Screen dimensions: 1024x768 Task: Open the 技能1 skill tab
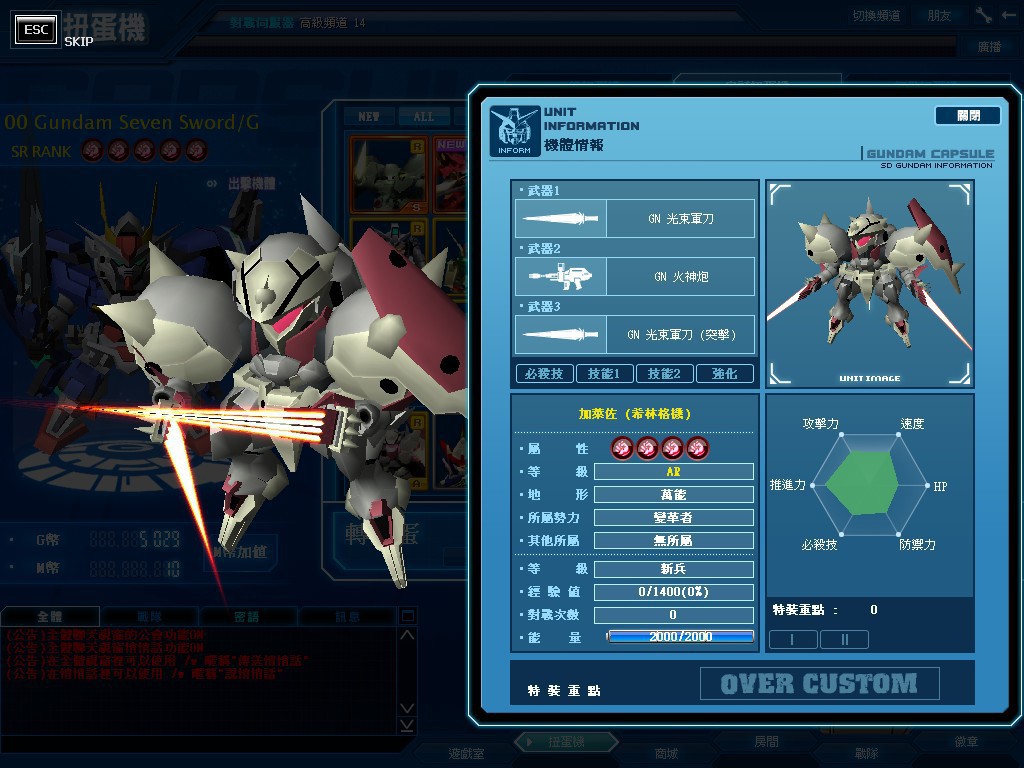pos(604,374)
